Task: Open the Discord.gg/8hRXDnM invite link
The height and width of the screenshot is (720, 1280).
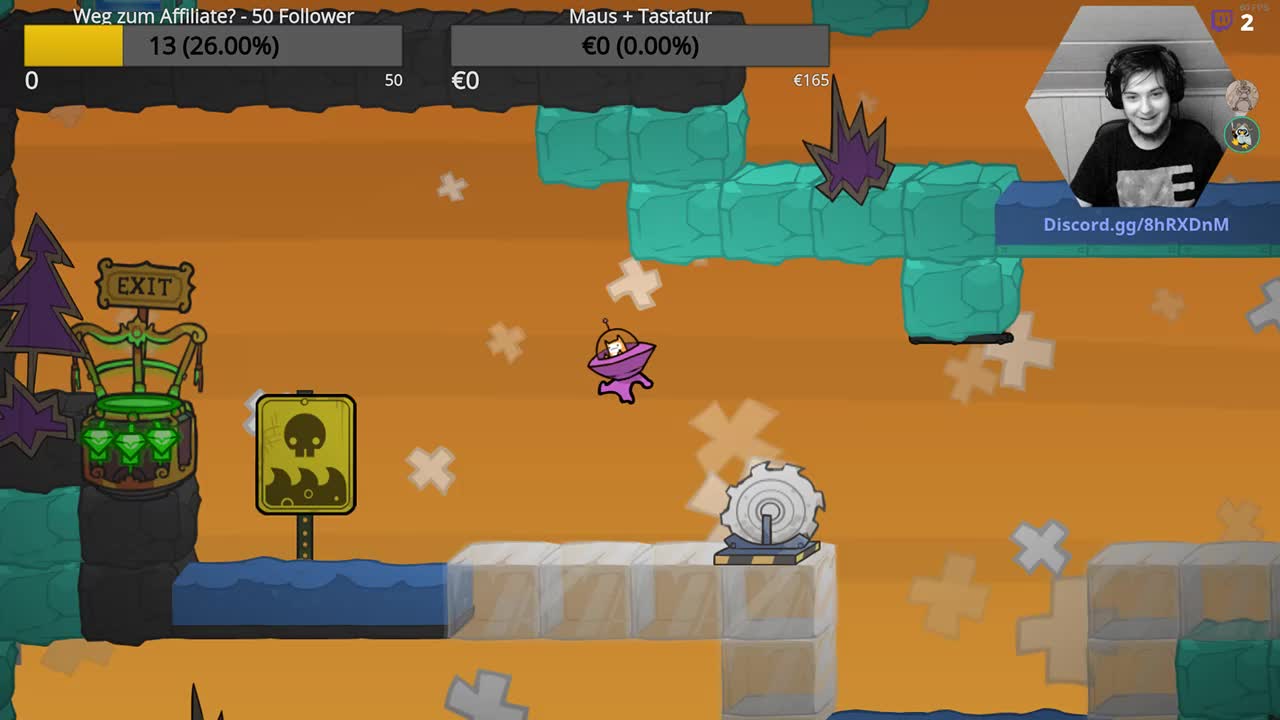Action: (x=1136, y=224)
